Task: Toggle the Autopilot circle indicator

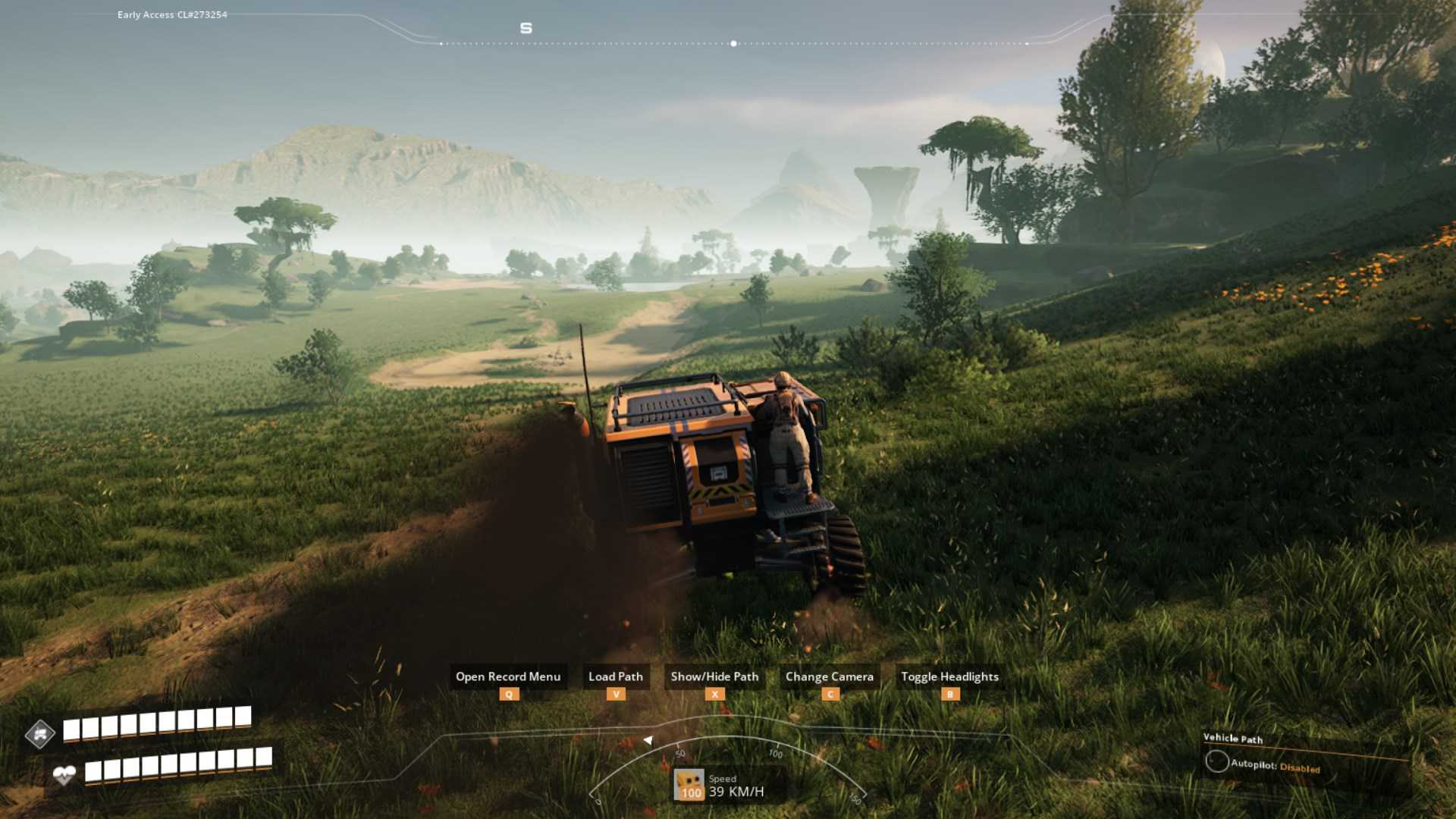Action: 1217,761
